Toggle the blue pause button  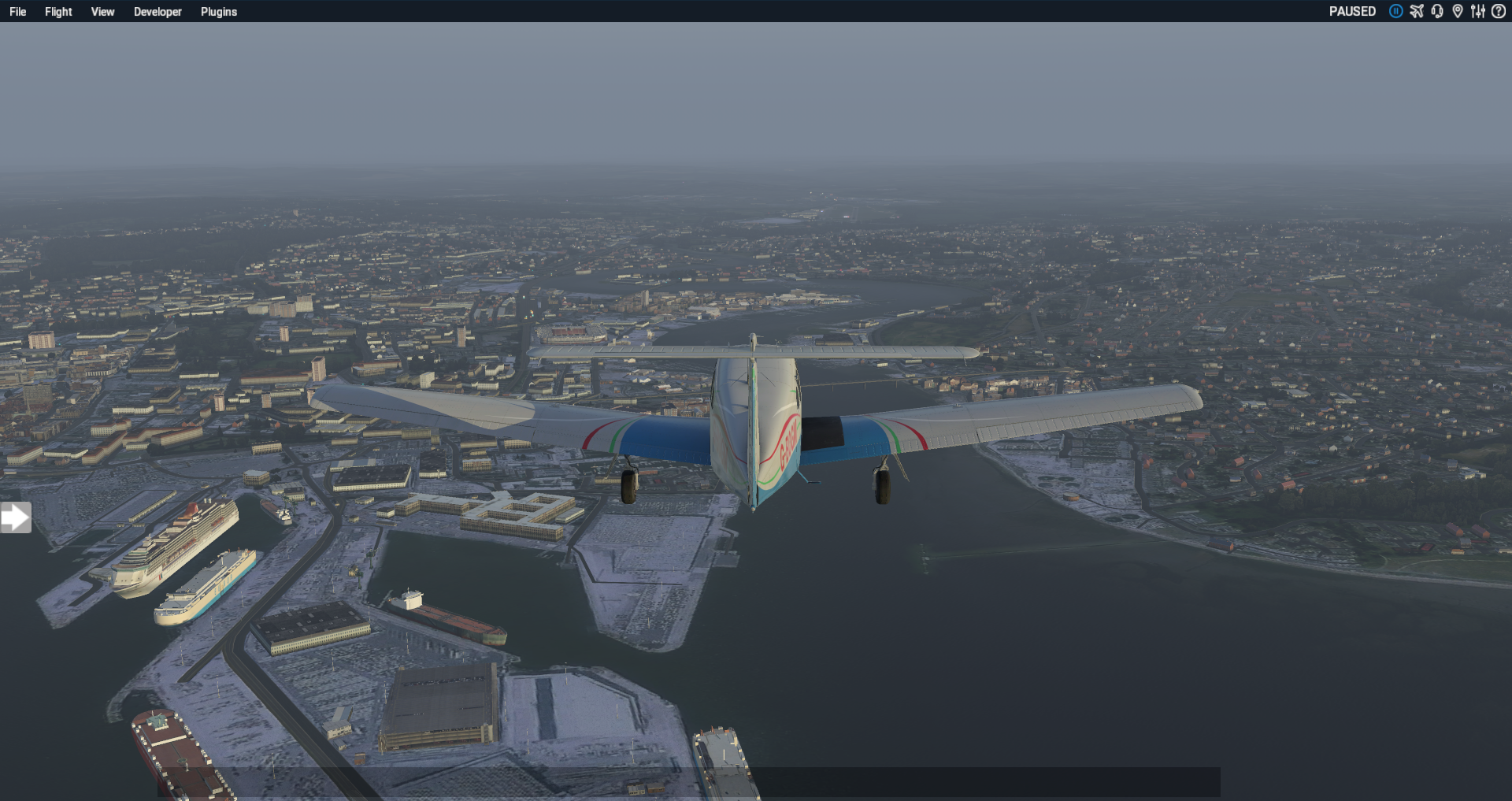pos(1395,11)
